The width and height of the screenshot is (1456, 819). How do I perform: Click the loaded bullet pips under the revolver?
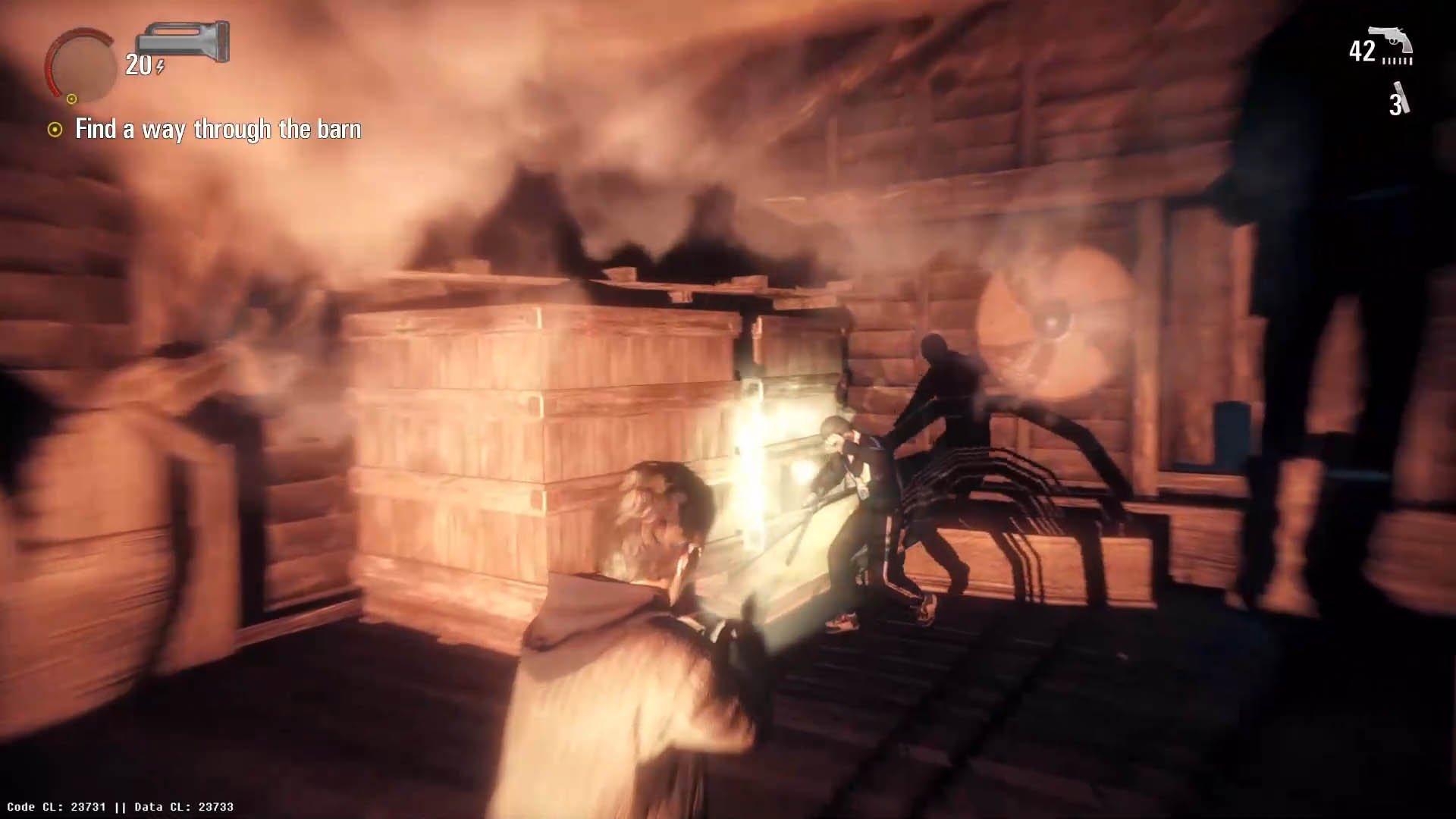coord(1397,61)
